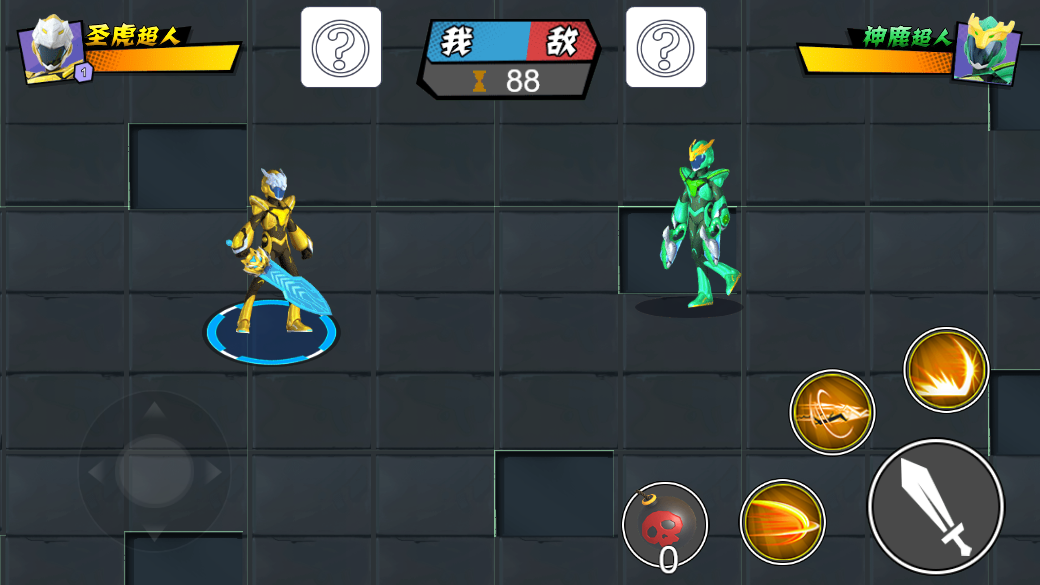The image size is (1040, 585).
Task: Throw the red skull bomb item
Action: tap(664, 525)
